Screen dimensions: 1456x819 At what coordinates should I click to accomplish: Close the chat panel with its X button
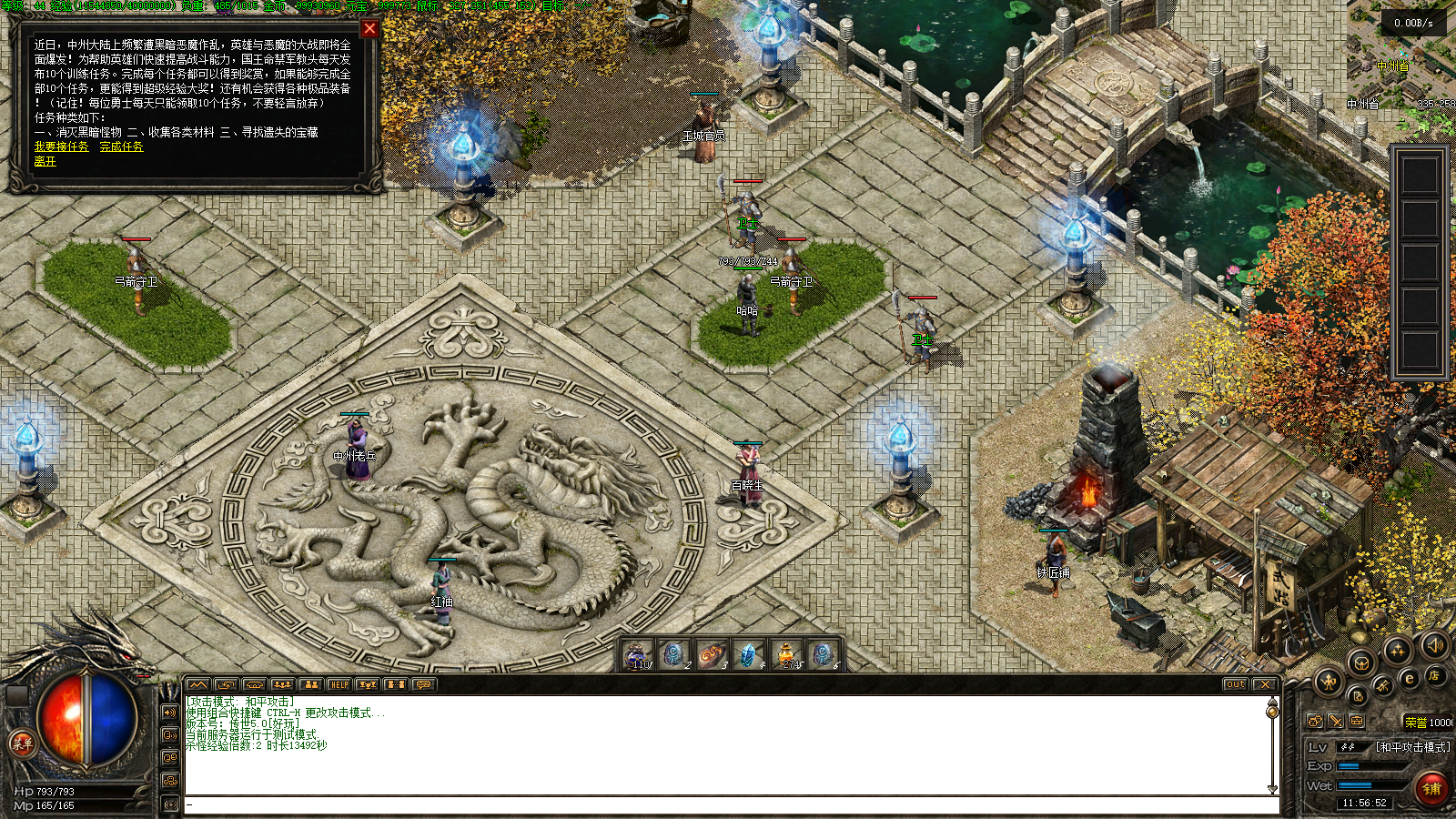1264,684
